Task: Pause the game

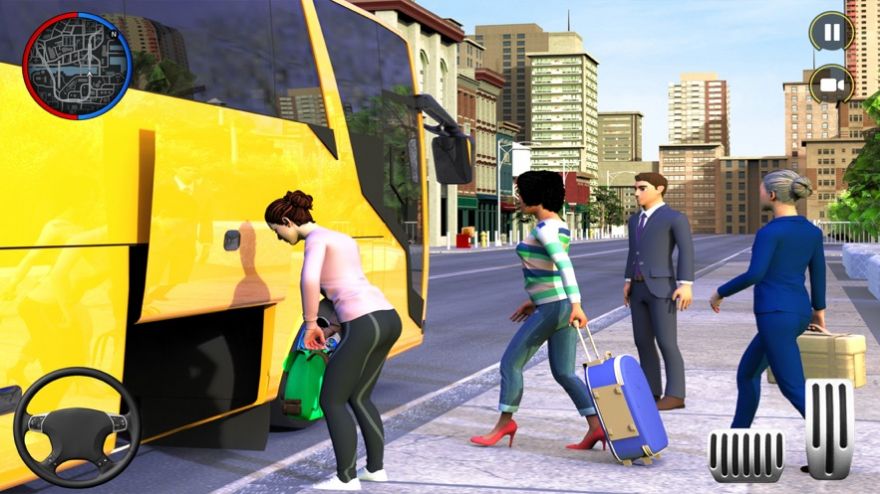Action: coord(831,31)
